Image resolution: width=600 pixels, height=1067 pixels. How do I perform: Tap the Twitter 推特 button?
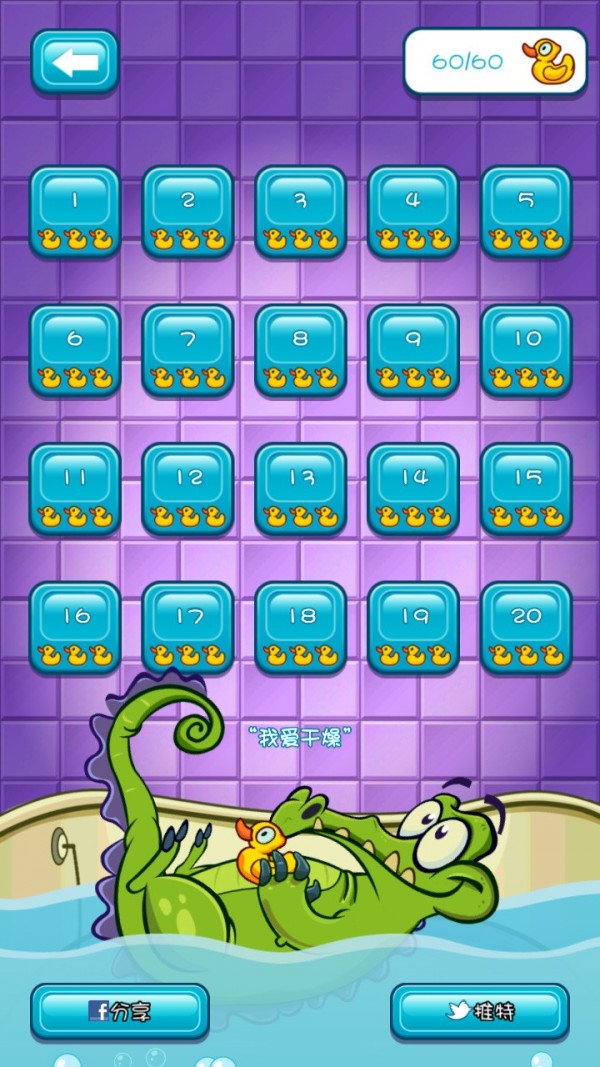coord(480,1011)
